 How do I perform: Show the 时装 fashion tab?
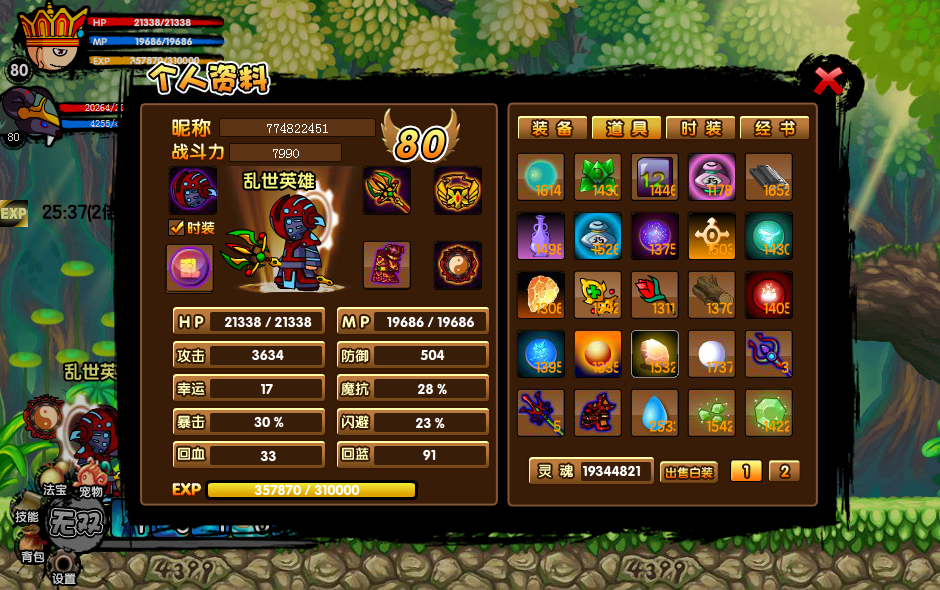(700, 128)
